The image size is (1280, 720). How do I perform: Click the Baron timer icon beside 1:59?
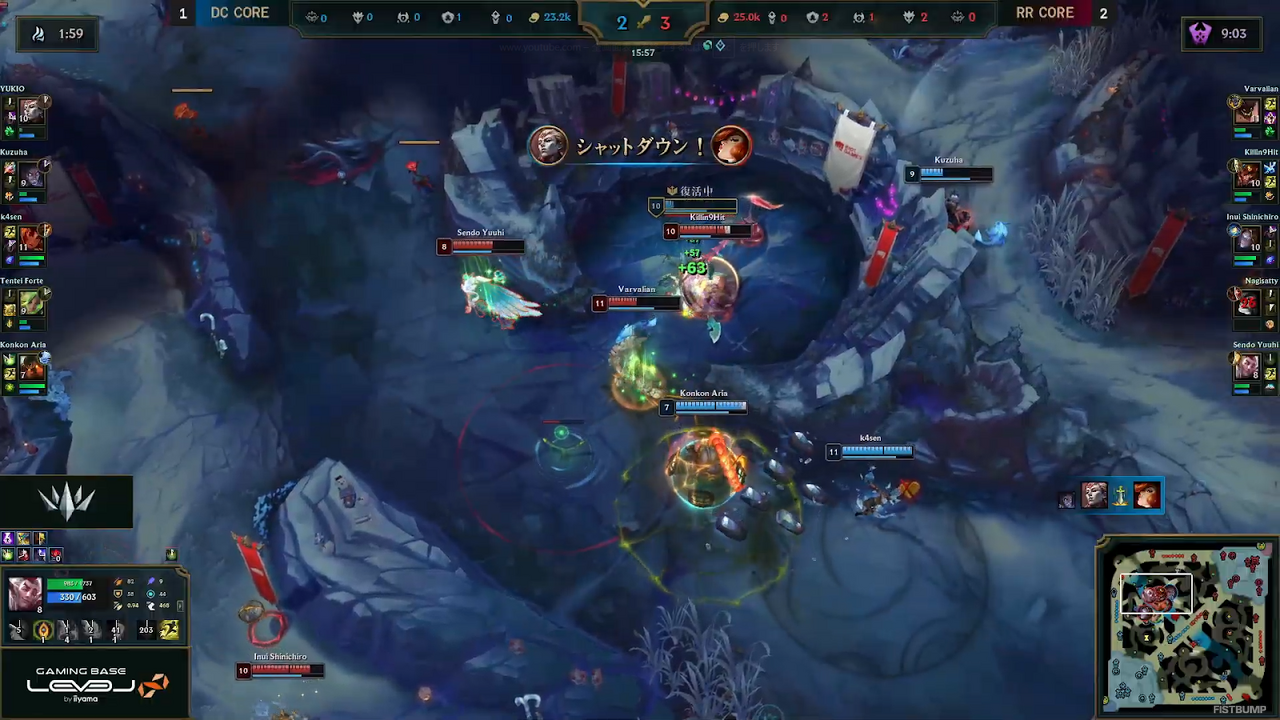coord(38,33)
